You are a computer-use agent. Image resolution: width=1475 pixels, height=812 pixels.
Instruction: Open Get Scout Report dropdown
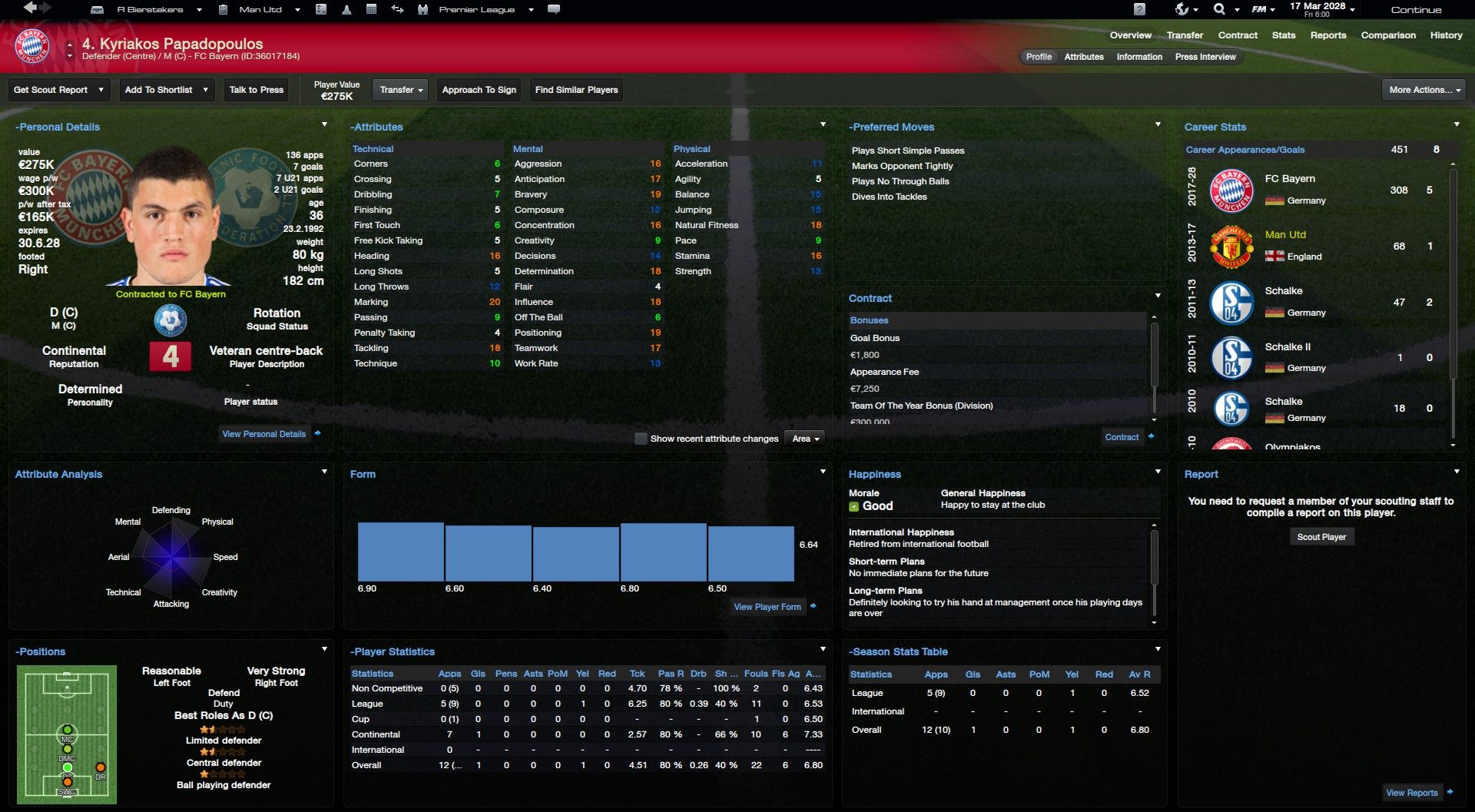point(58,90)
